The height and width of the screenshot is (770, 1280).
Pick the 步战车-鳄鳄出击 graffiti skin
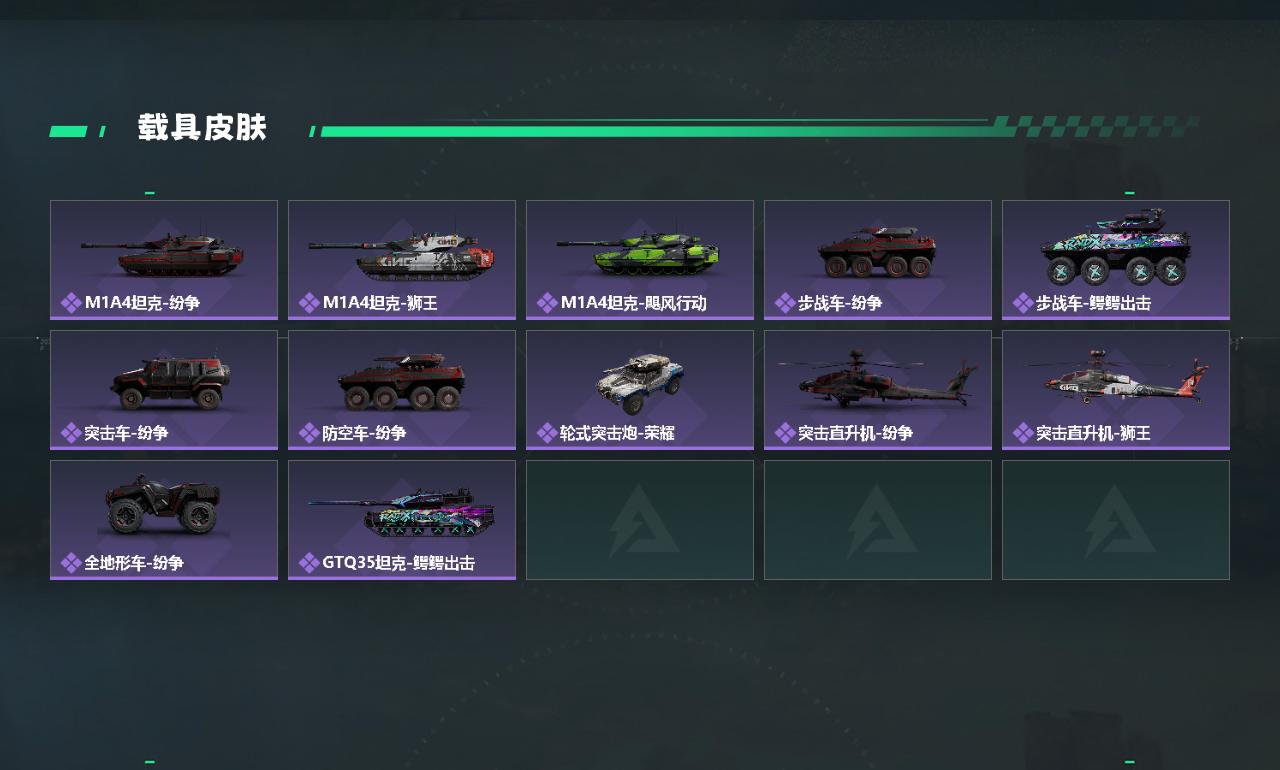click(x=1116, y=260)
